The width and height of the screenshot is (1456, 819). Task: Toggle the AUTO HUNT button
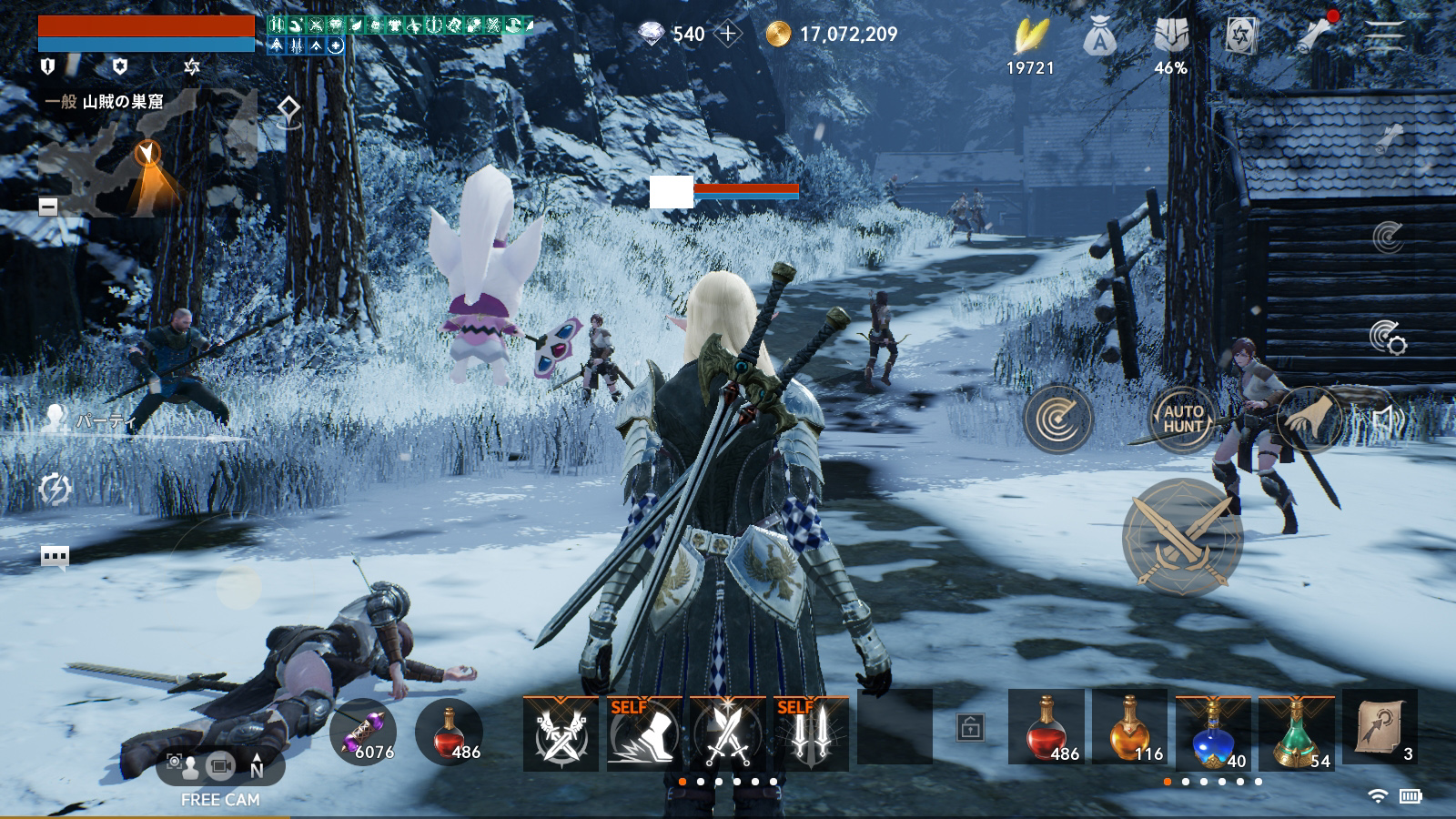point(1183,420)
